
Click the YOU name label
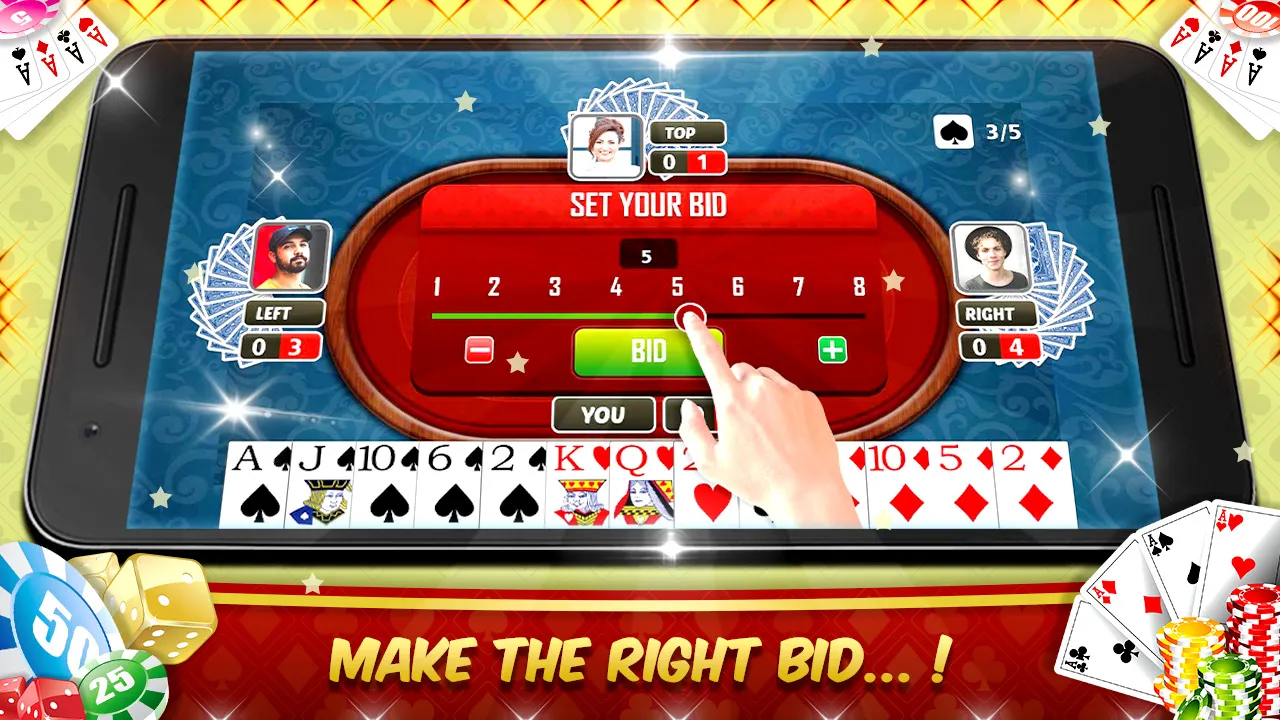[602, 414]
